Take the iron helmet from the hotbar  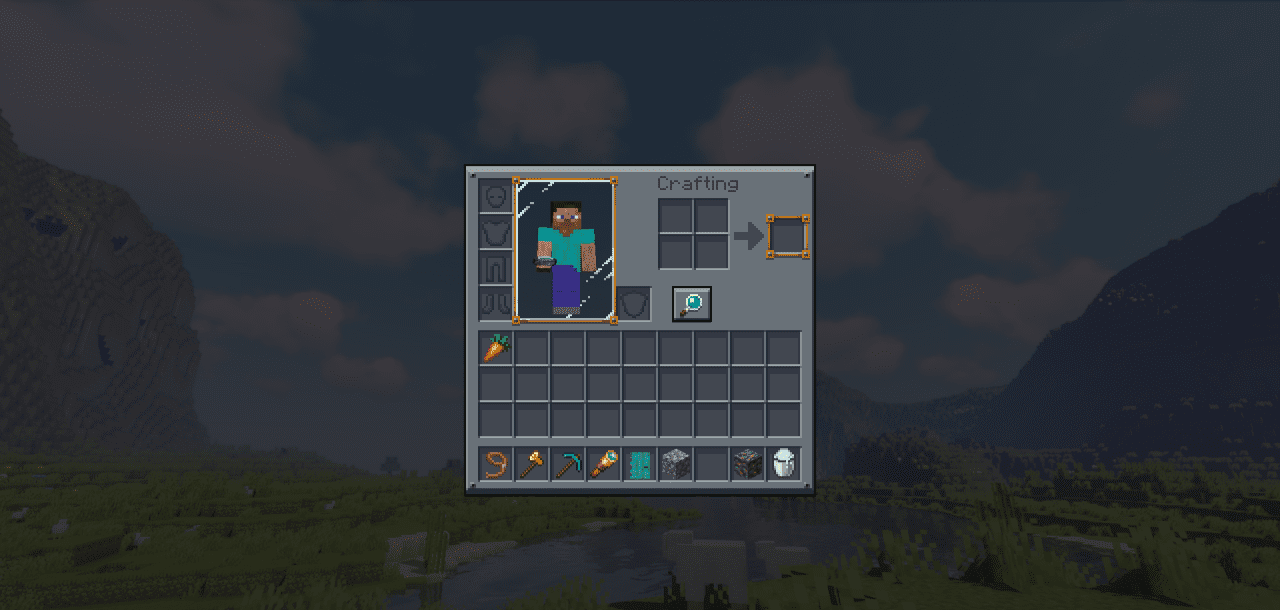coord(784,464)
